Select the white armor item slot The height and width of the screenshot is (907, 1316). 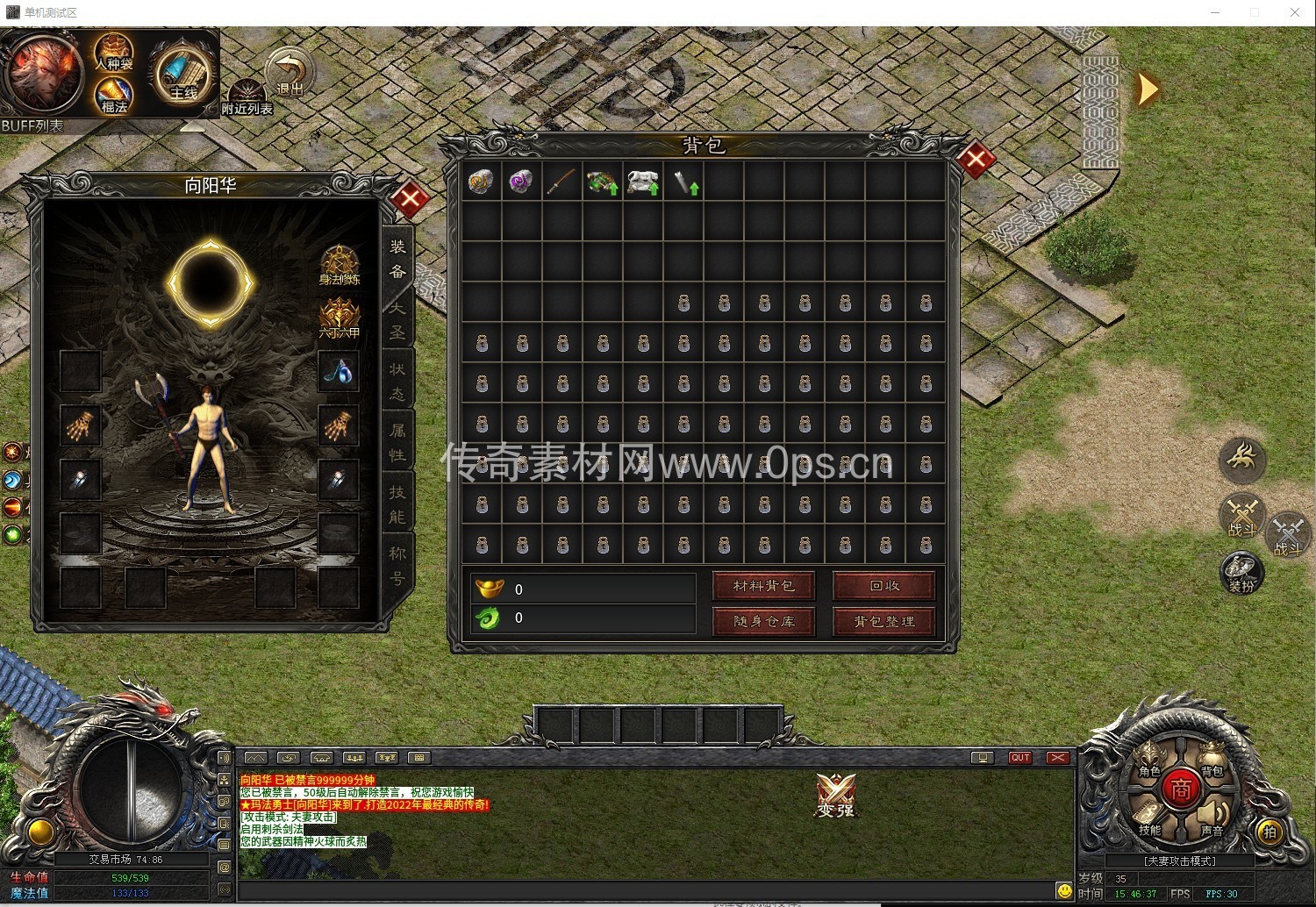(642, 182)
